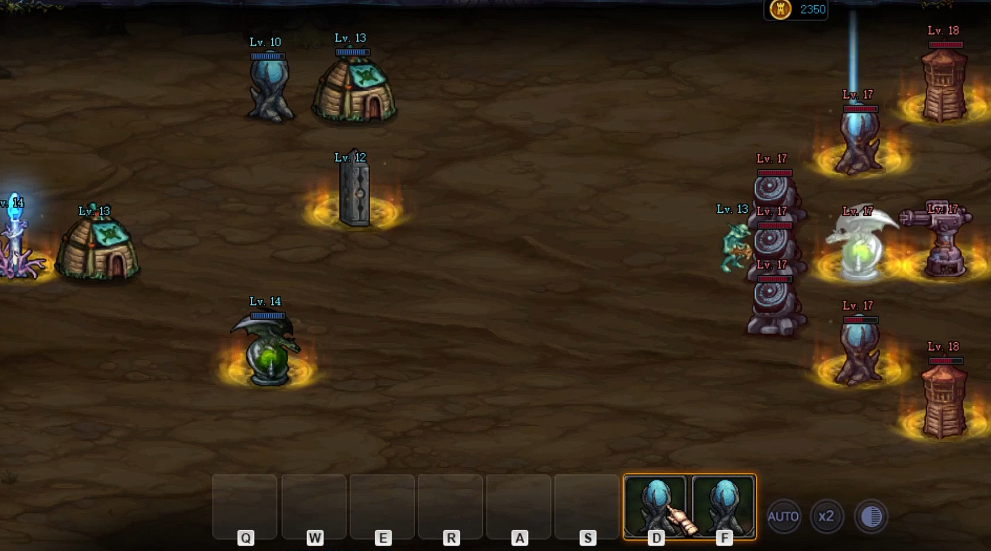Image resolution: width=991 pixels, height=551 pixels.
Task: Toggle the AUTO battle button
Action: tap(783, 516)
